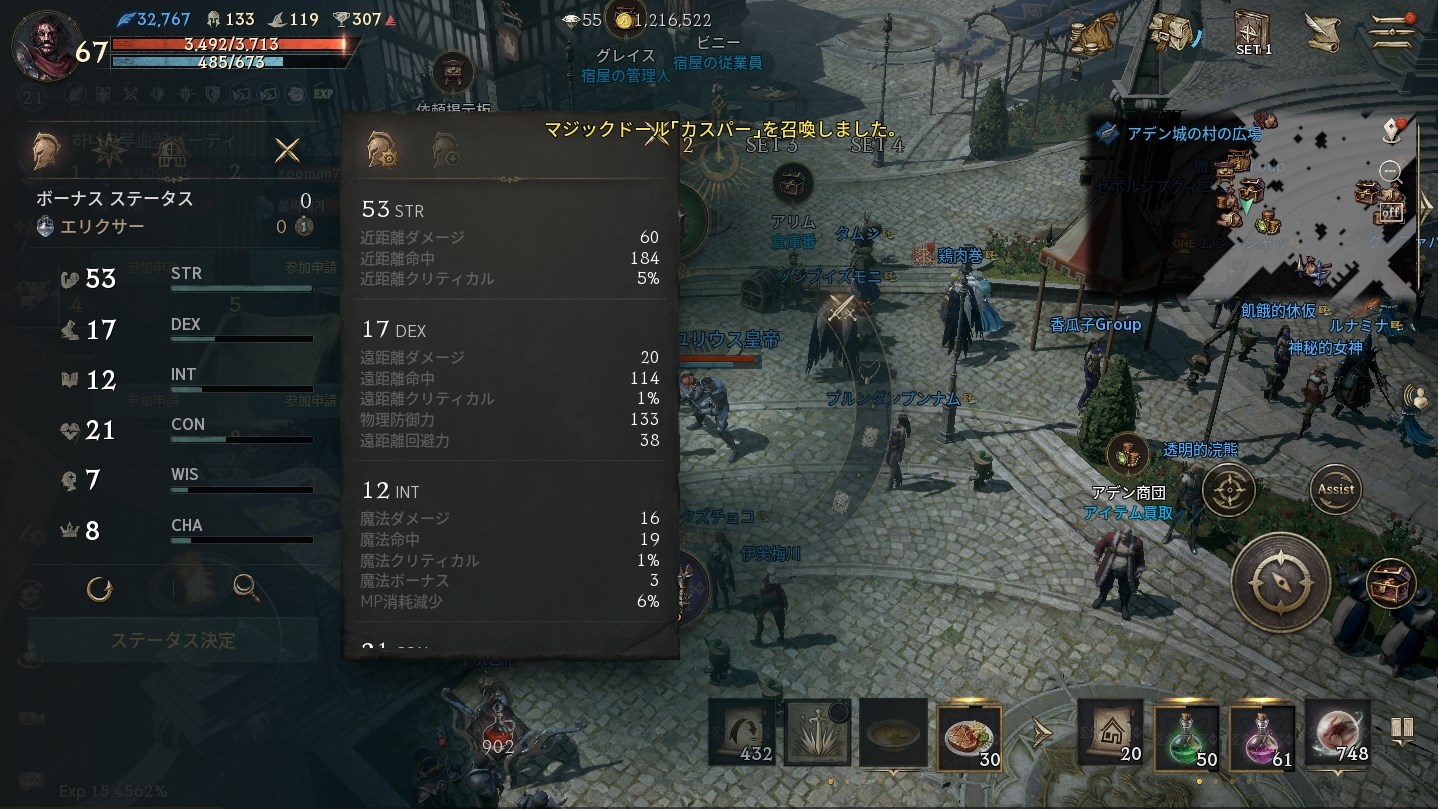Select the helmet-with-gear stats view
Screen dimensions: 1438x809
click(382, 147)
